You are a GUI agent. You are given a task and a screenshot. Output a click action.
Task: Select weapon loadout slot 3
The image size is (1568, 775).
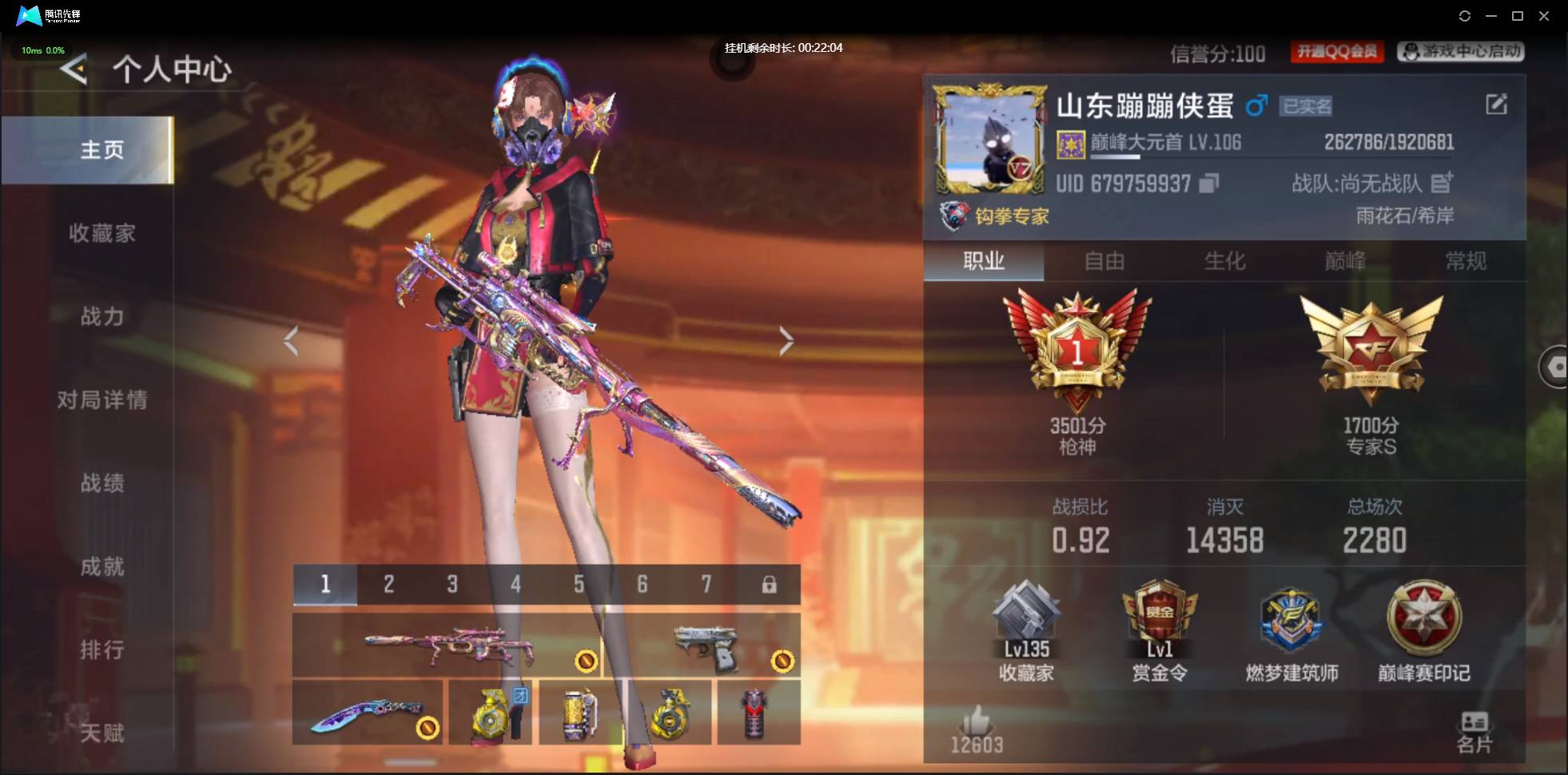[452, 584]
